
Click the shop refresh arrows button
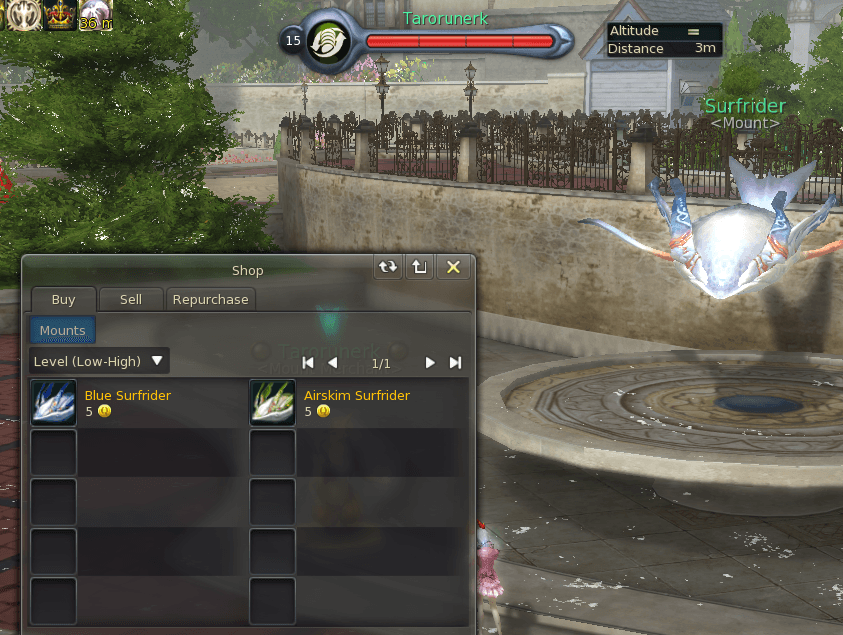click(387, 267)
